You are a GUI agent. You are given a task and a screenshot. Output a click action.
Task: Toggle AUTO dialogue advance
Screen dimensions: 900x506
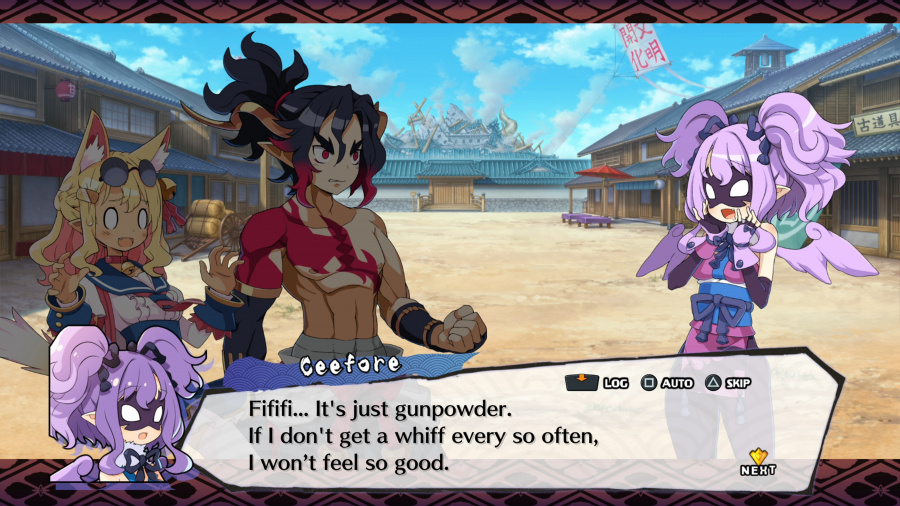667,383
